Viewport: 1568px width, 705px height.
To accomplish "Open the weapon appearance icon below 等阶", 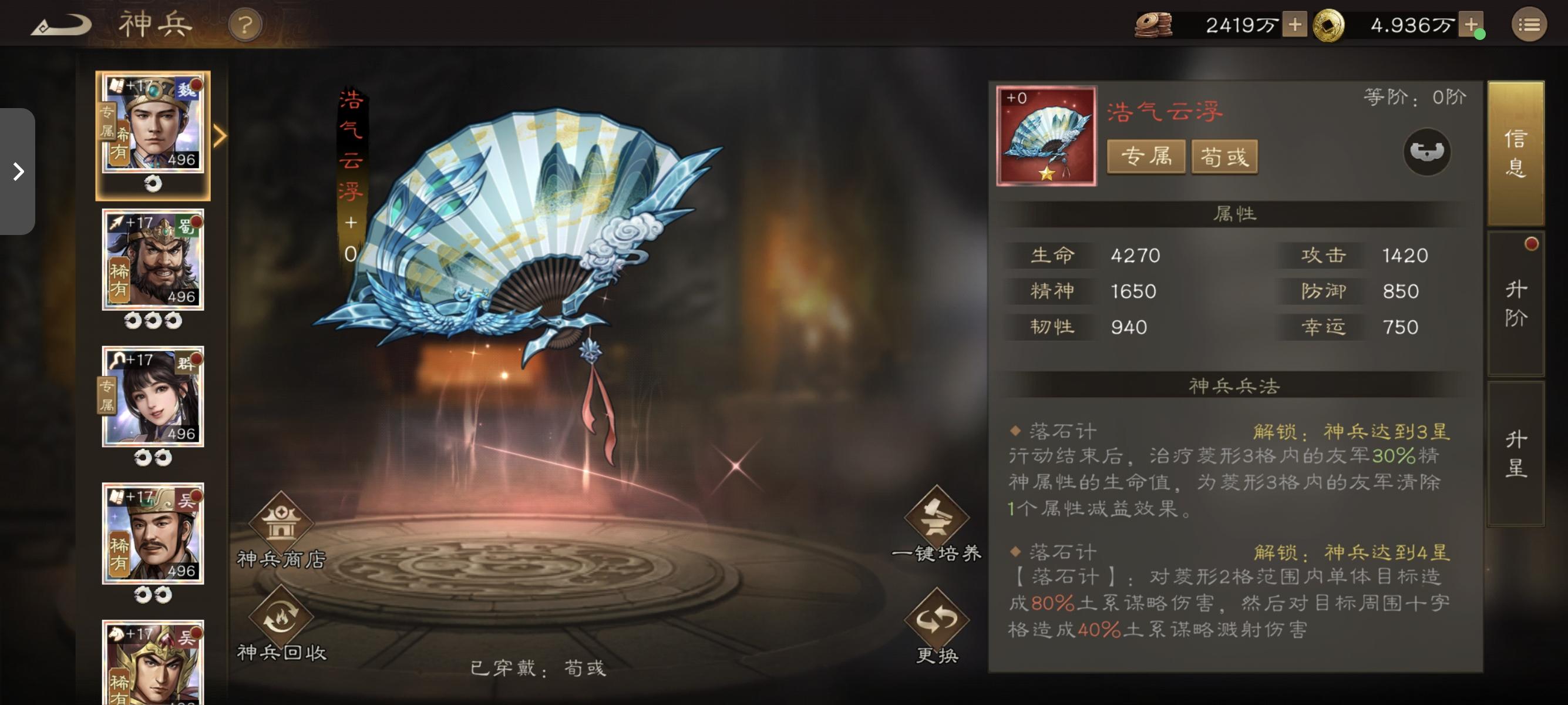I will point(1428,153).
